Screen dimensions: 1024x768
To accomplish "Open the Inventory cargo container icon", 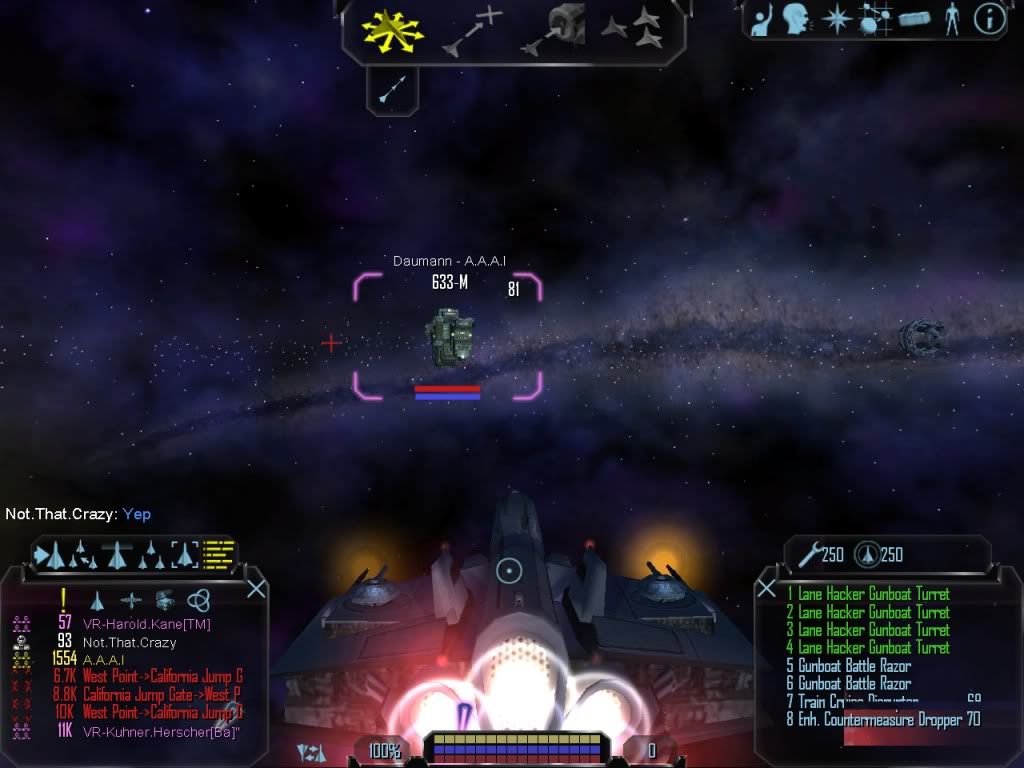I will 914,20.
